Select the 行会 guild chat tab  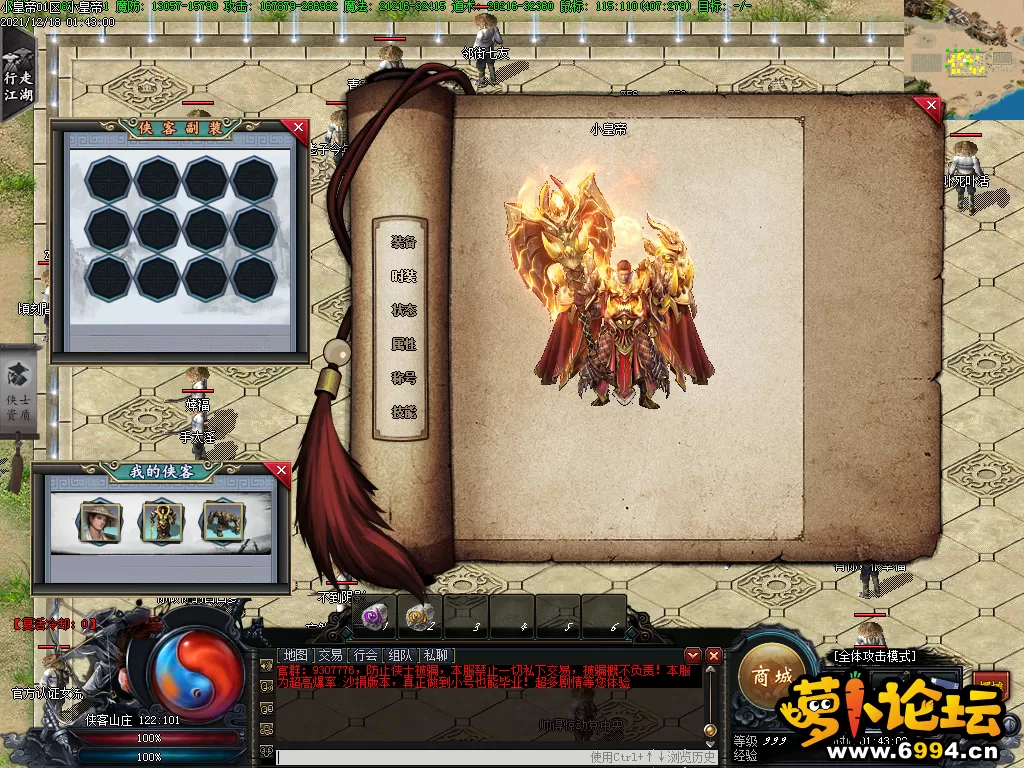[x=366, y=655]
